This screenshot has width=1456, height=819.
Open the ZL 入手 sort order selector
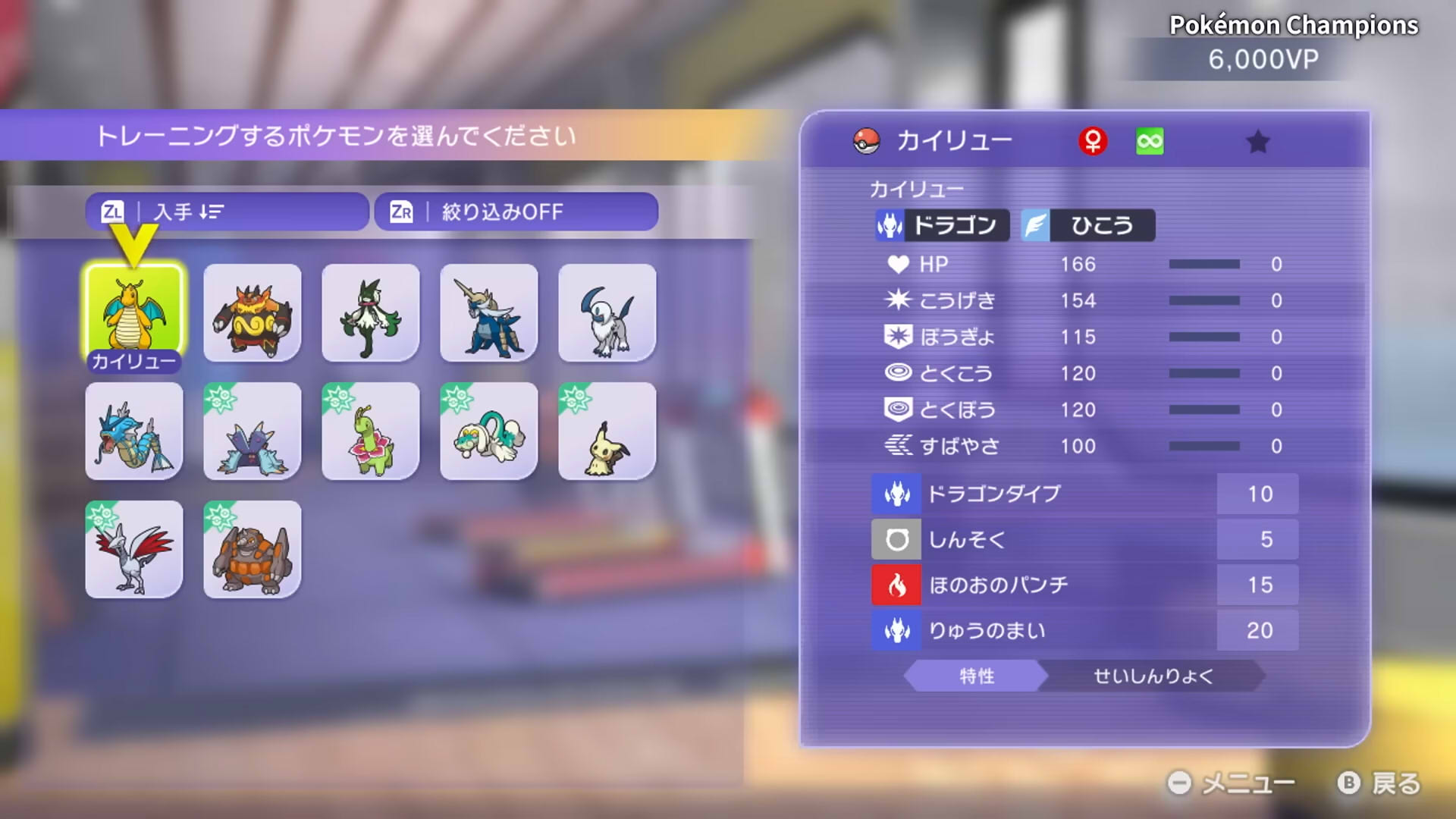[225, 212]
